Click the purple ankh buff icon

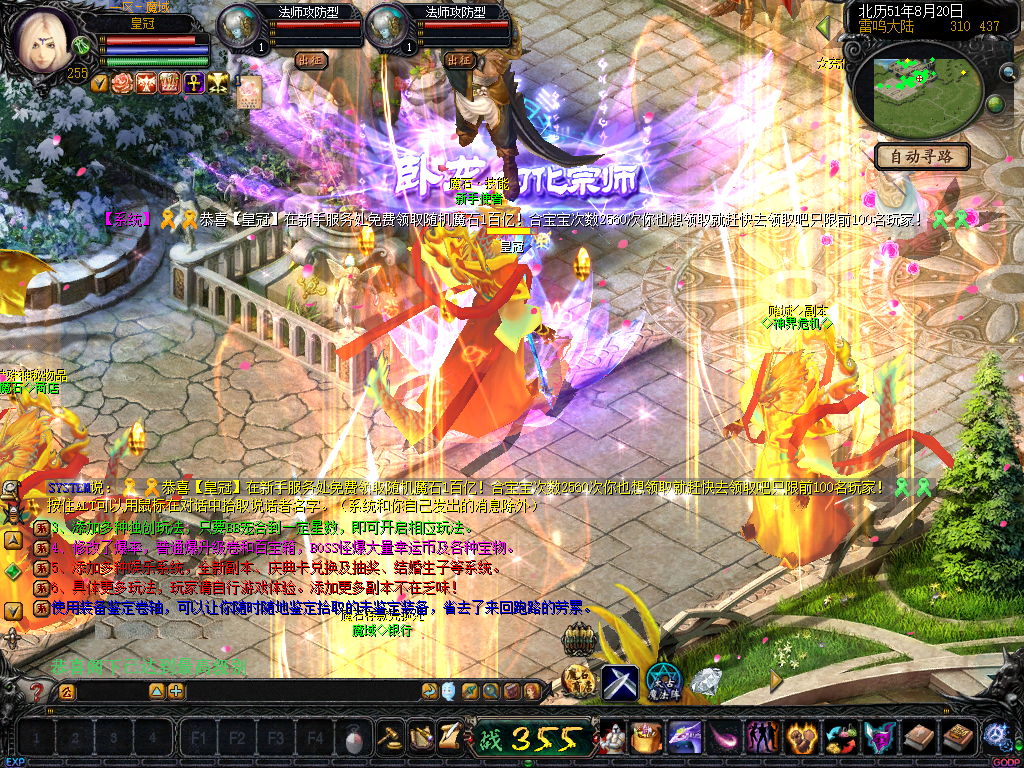[x=190, y=82]
